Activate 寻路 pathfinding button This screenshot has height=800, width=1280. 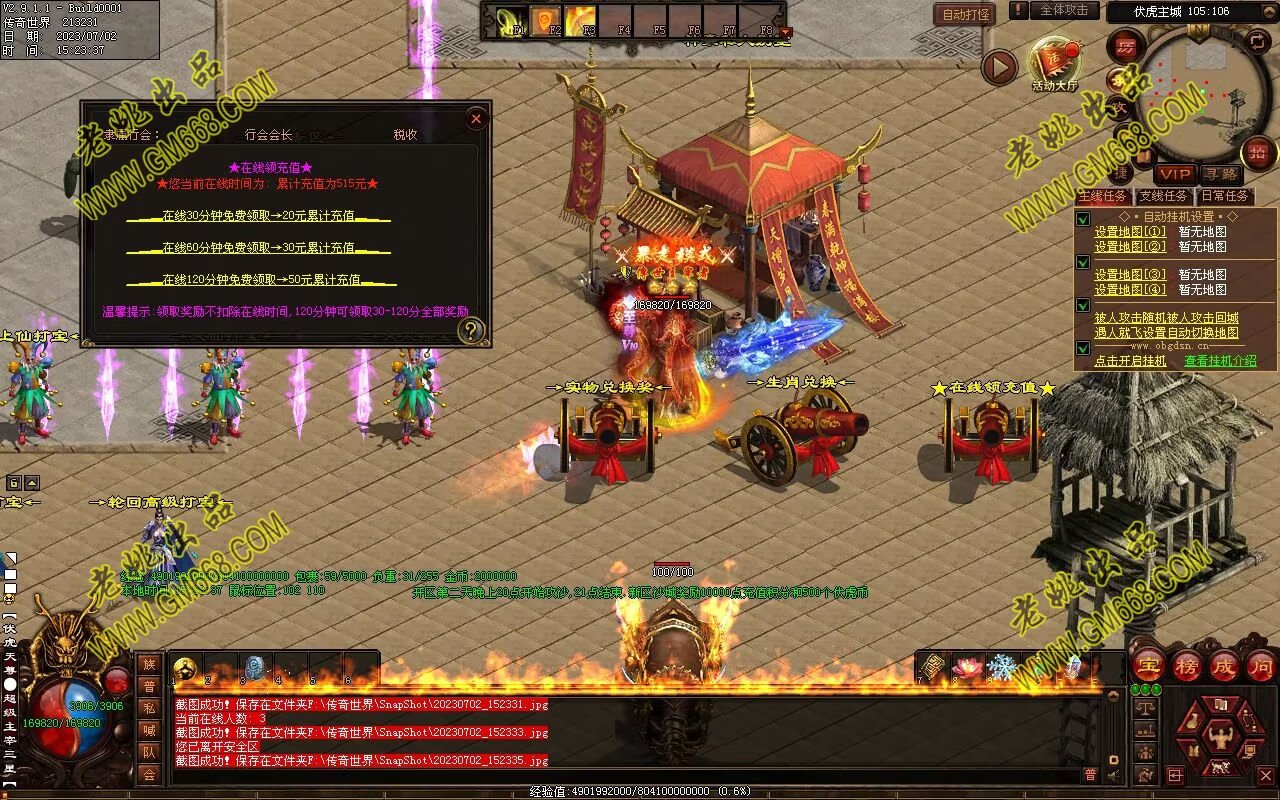click(x=1219, y=174)
